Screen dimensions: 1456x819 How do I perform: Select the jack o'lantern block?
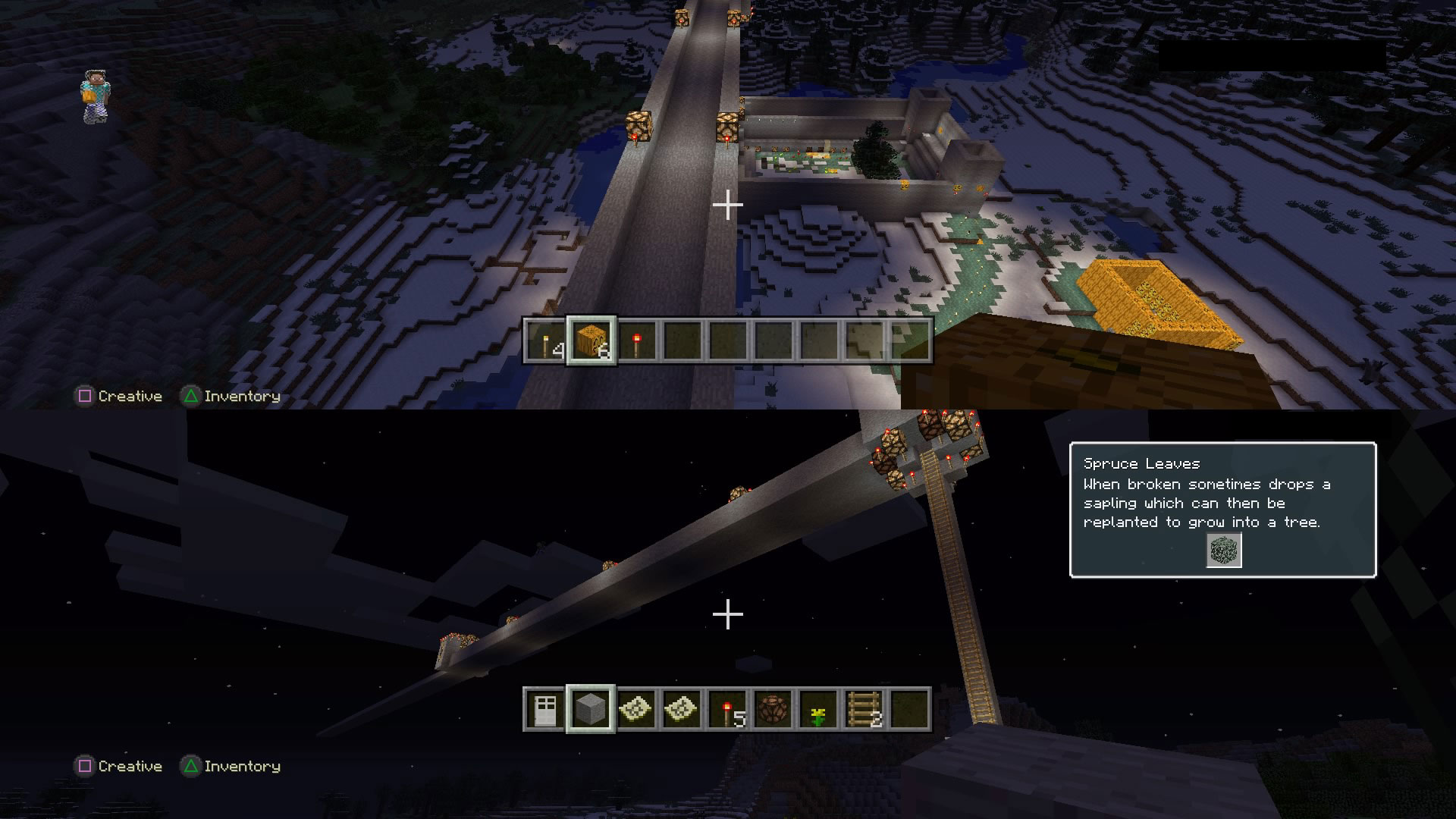coord(591,343)
